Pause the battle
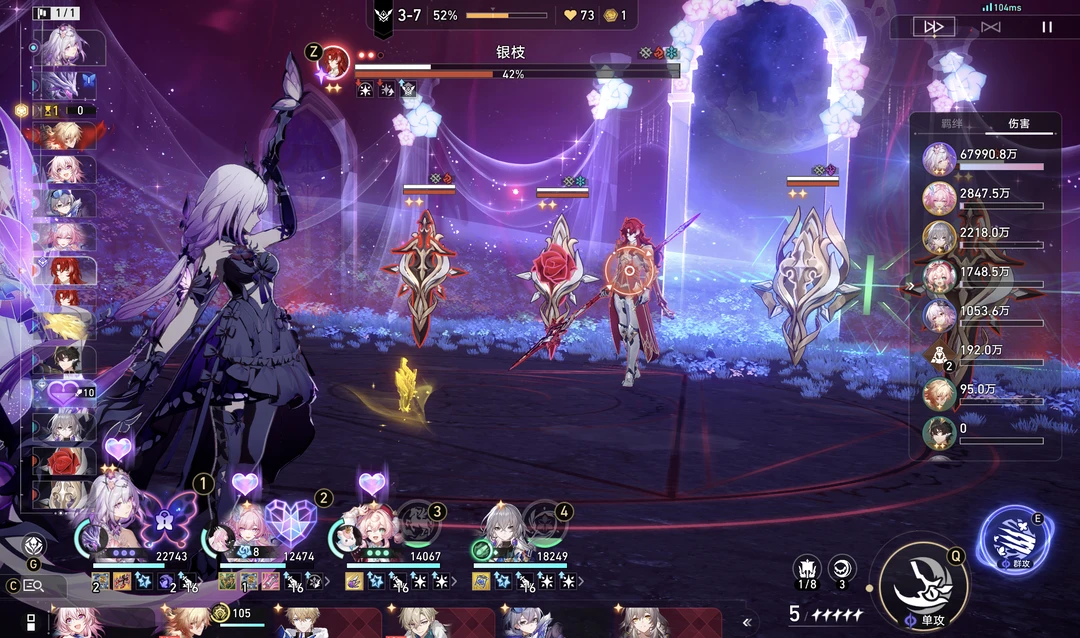The height and width of the screenshot is (638, 1080). point(1047,27)
